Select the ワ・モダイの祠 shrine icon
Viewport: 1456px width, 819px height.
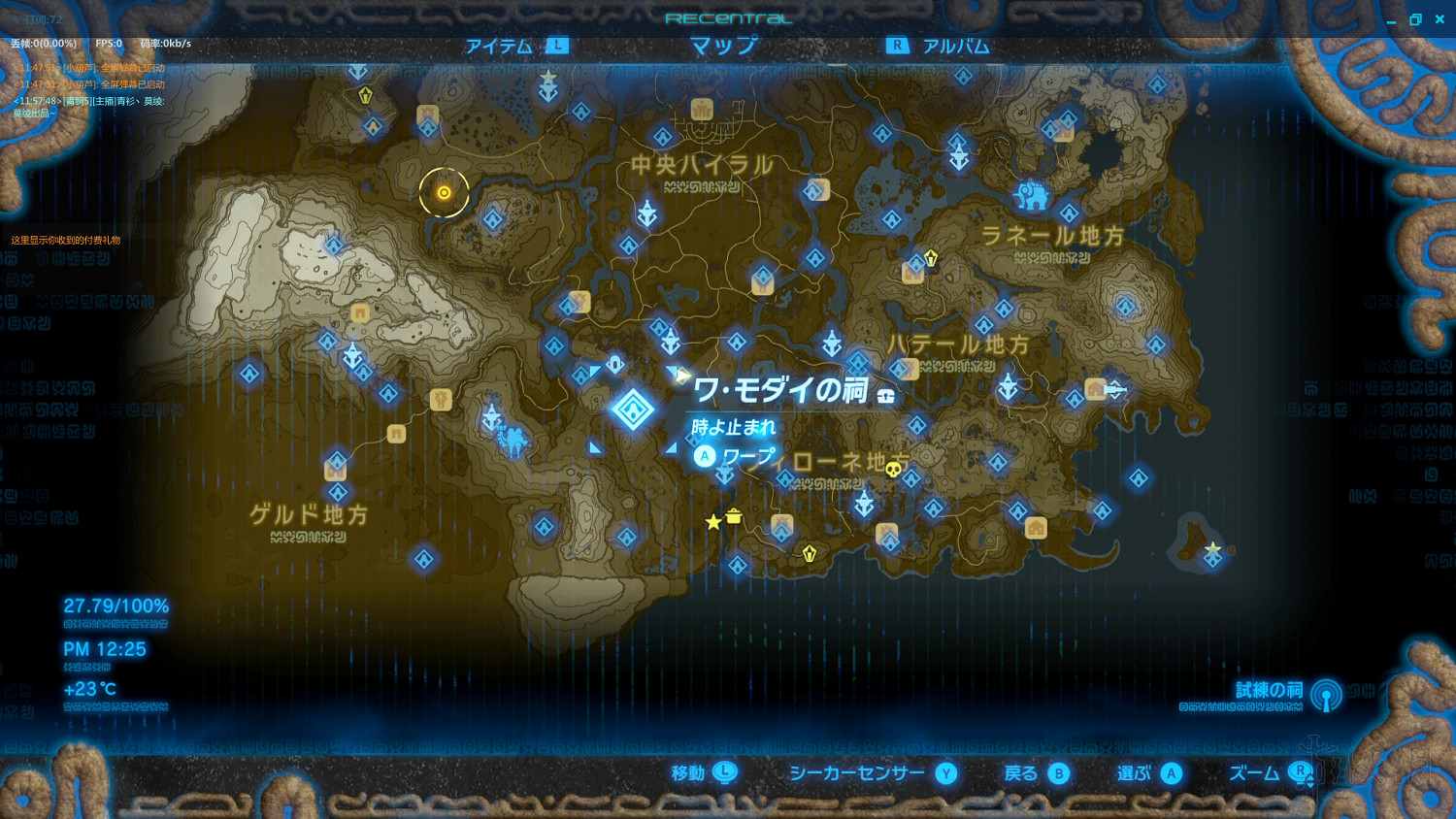pos(634,409)
